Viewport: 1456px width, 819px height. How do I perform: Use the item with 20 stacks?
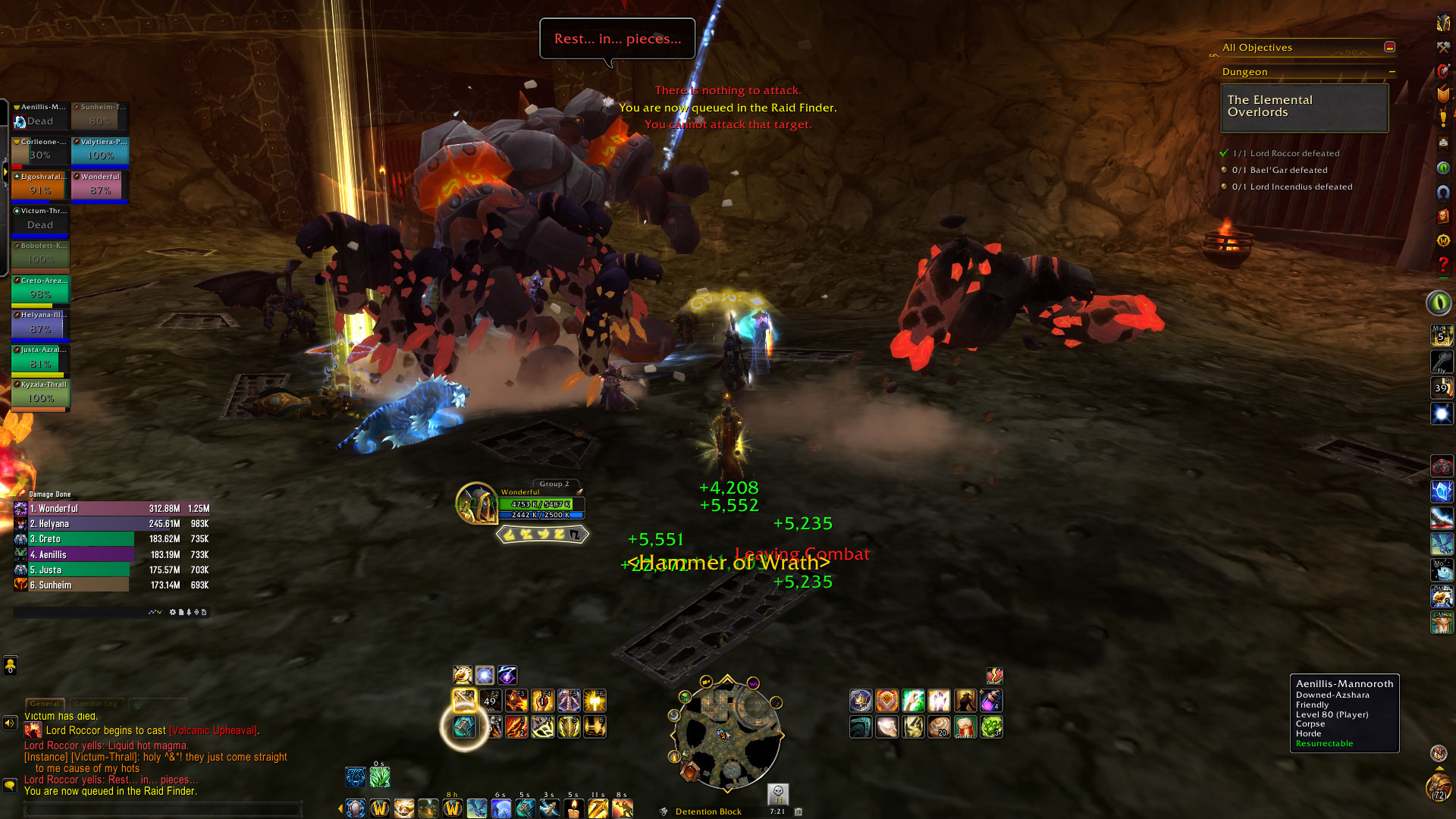[x=940, y=726]
